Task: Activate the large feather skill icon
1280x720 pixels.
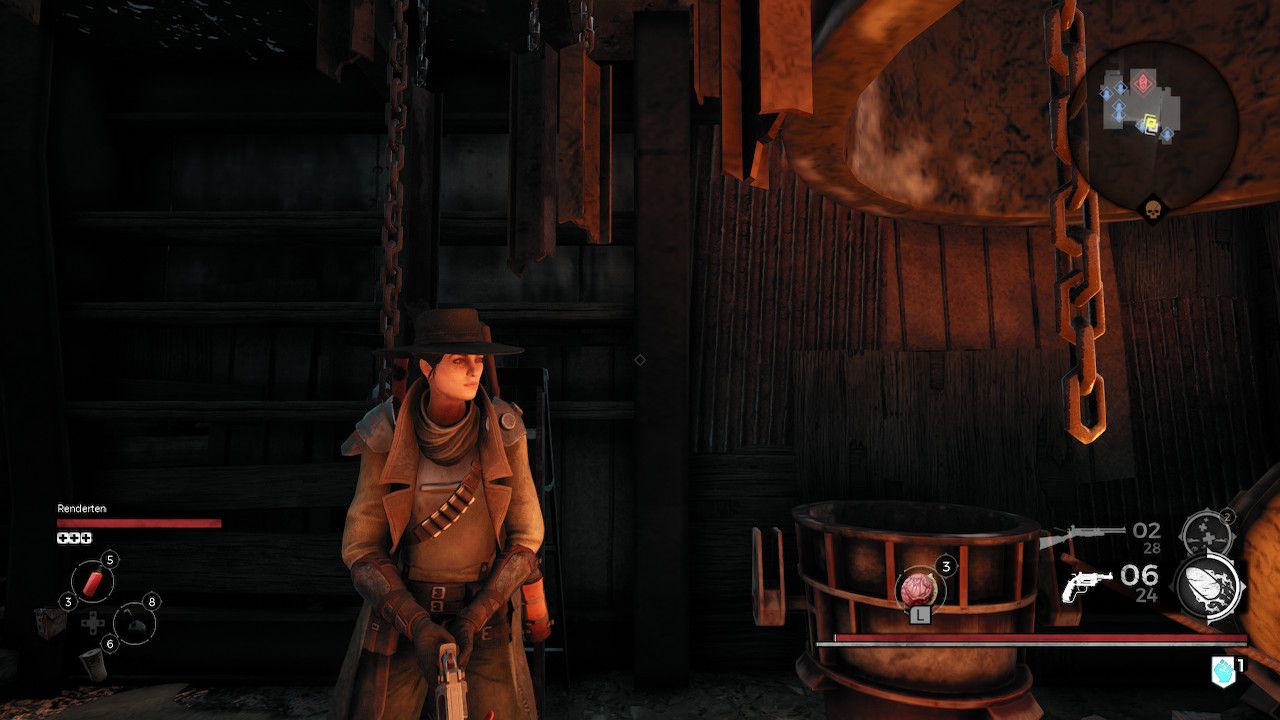Action: pos(1209,589)
